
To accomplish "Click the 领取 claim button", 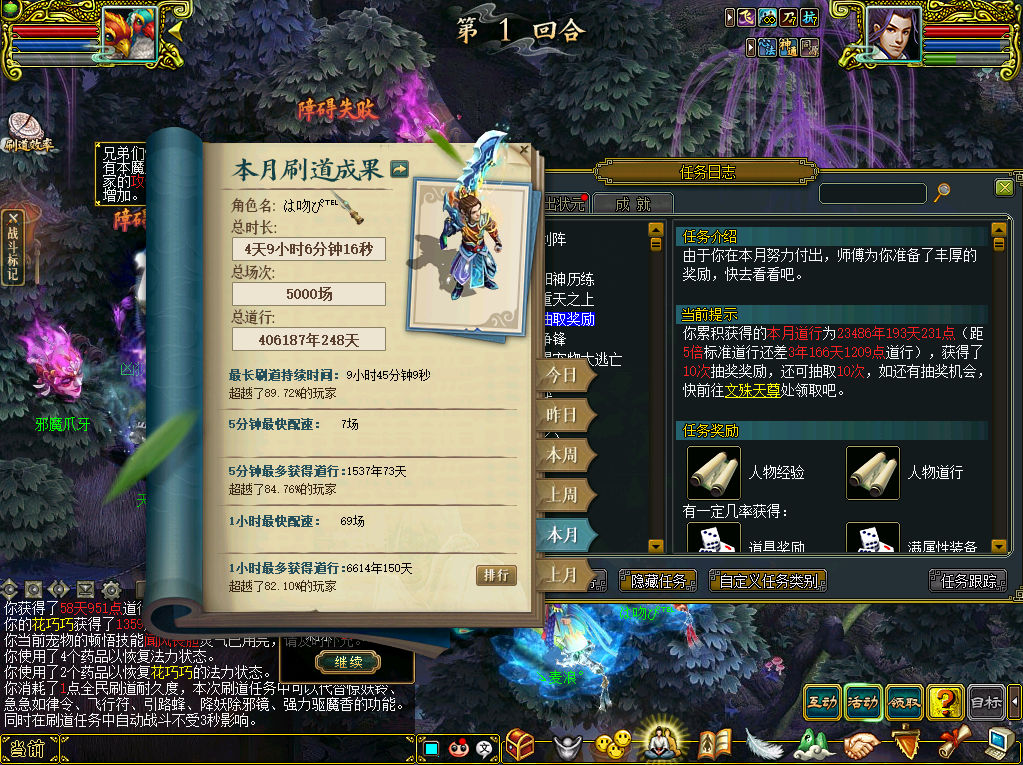I will tap(903, 702).
